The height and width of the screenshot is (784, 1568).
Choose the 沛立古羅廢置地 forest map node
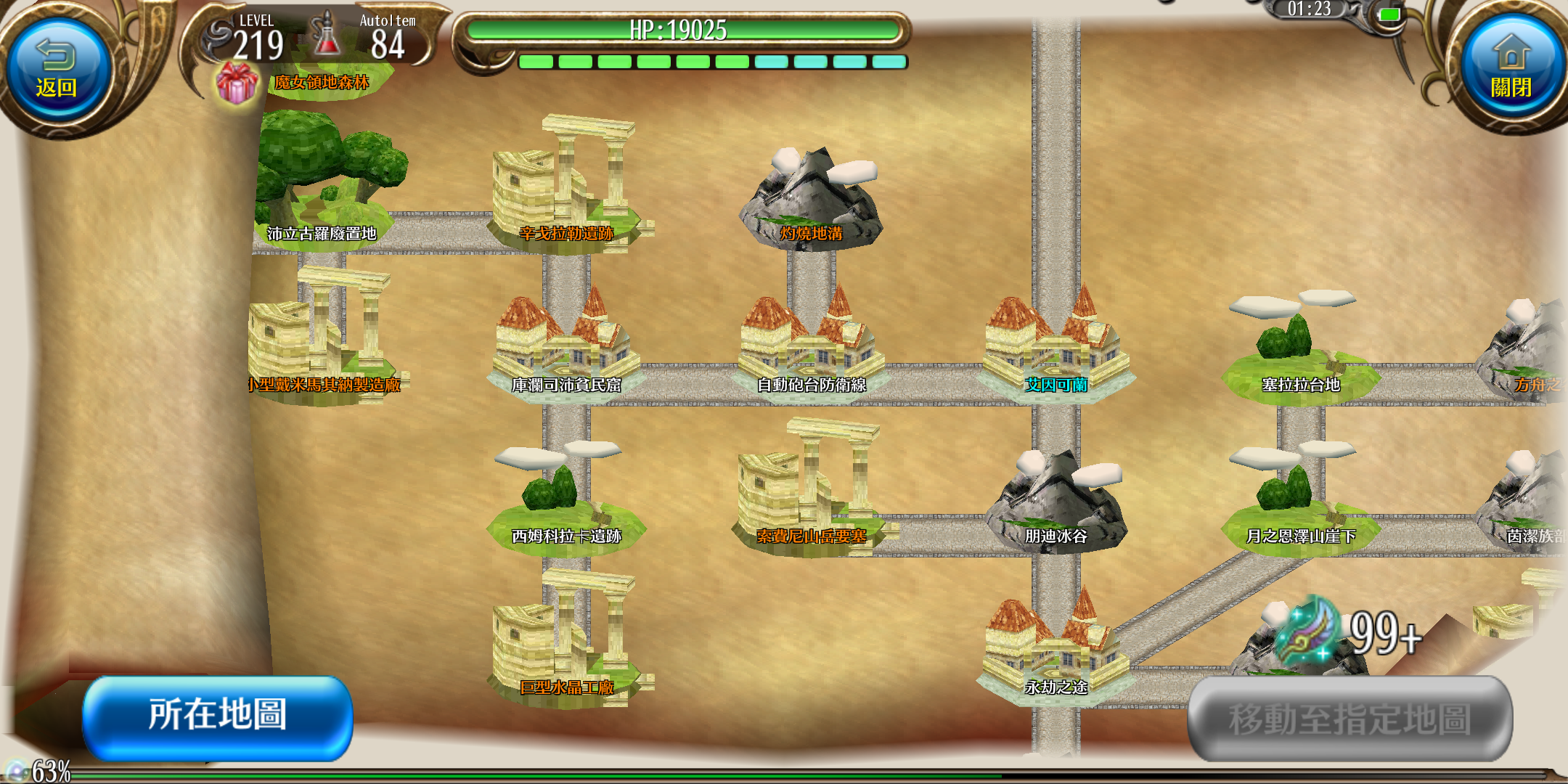coord(323,189)
